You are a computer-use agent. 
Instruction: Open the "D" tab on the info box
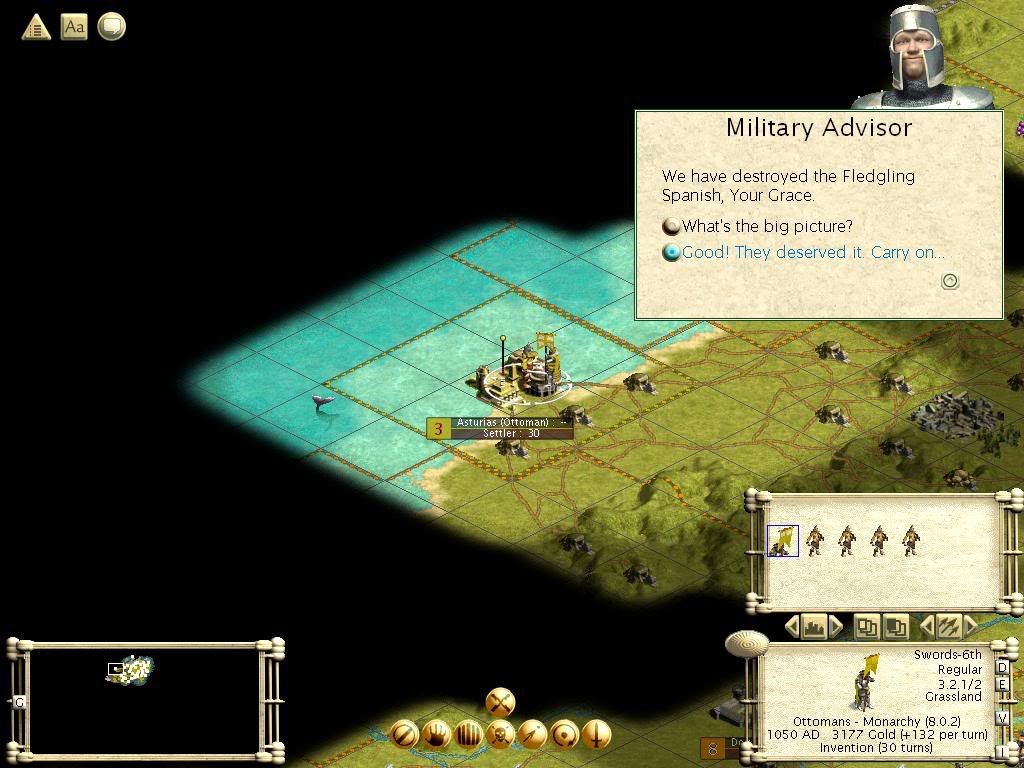[x=1002, y=668]
